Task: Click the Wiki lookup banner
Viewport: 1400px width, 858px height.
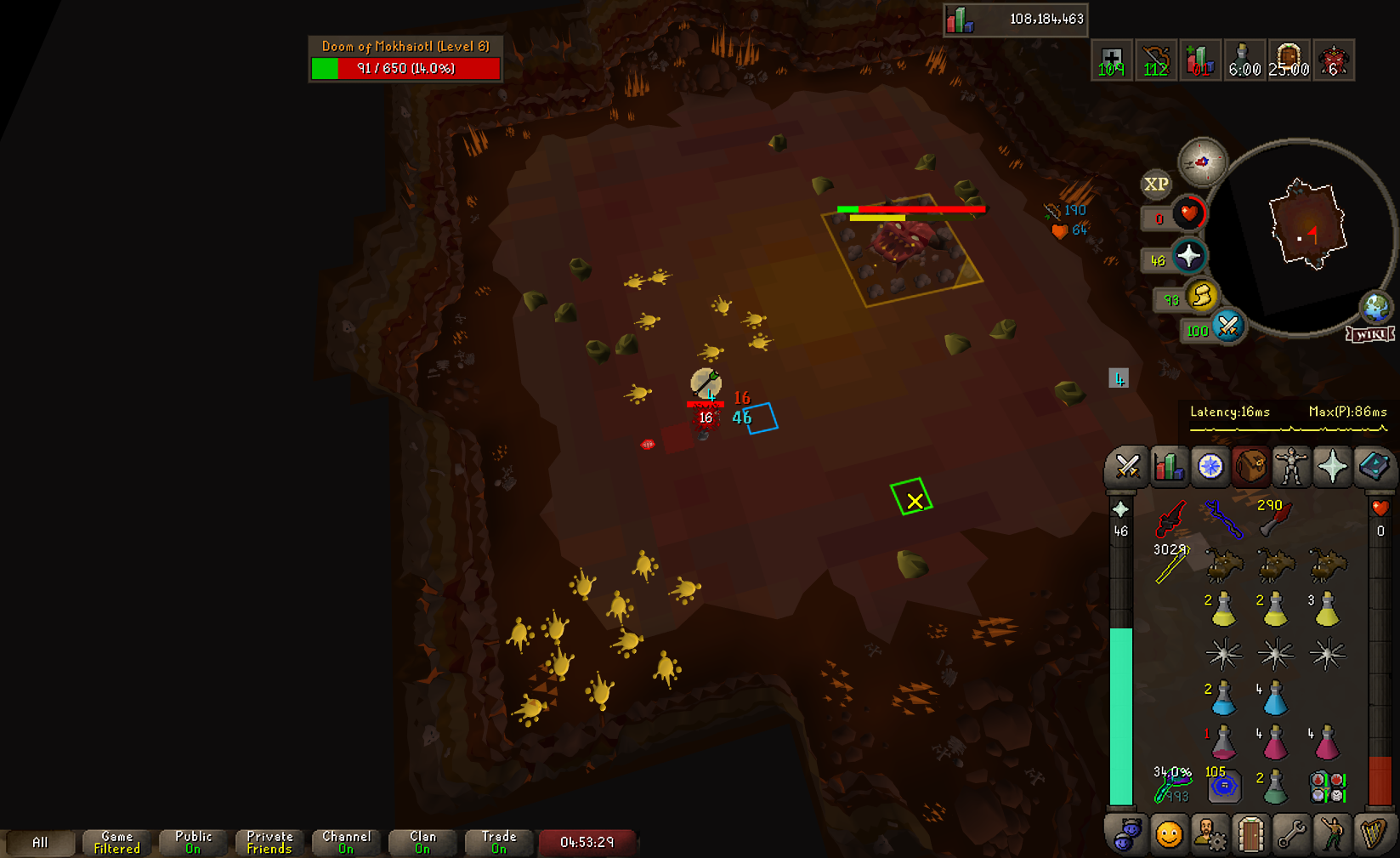Action: [x=1370, y=334]
